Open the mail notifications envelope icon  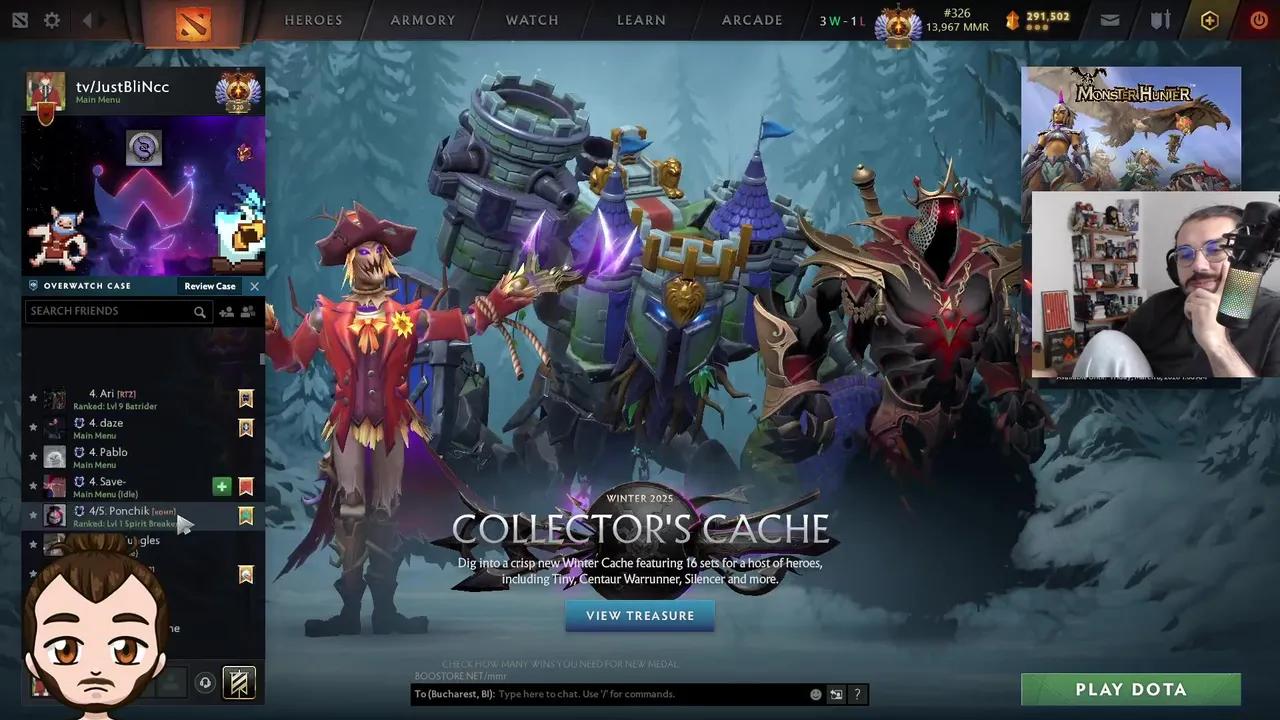coord(1109,19)
